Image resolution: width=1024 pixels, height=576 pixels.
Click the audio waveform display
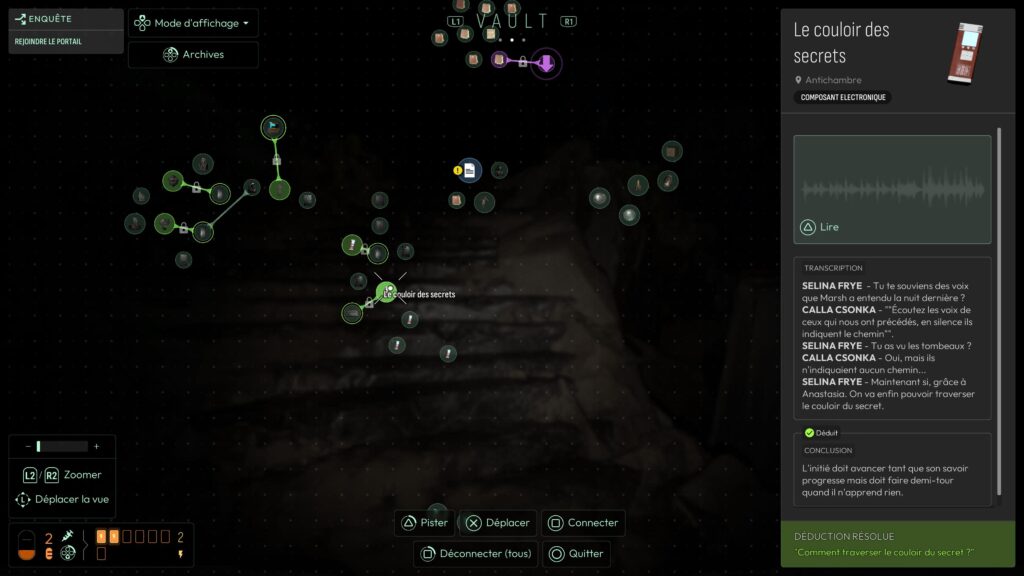(x=892, y=187)
